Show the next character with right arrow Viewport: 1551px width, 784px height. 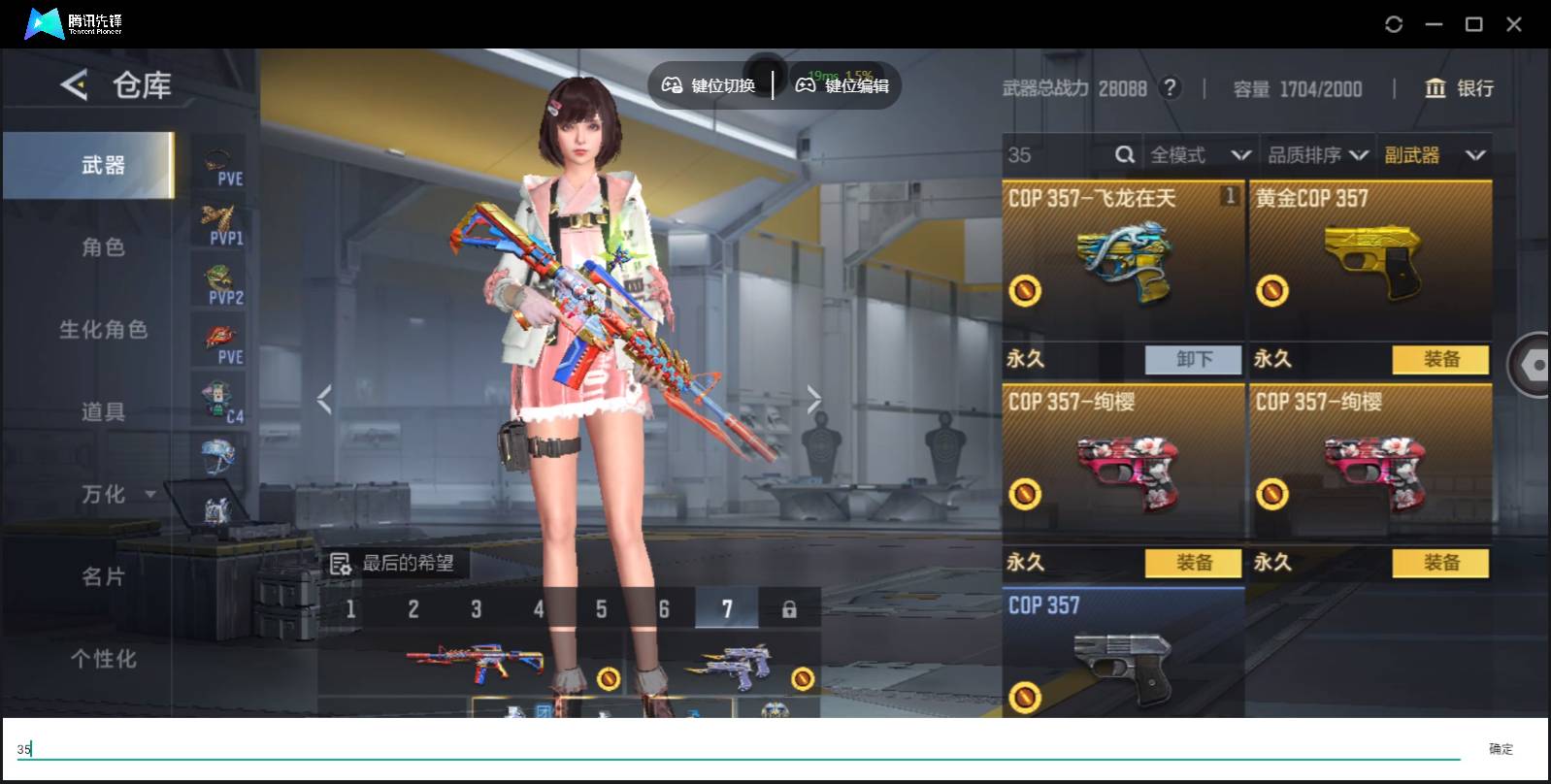click(813, 399)
